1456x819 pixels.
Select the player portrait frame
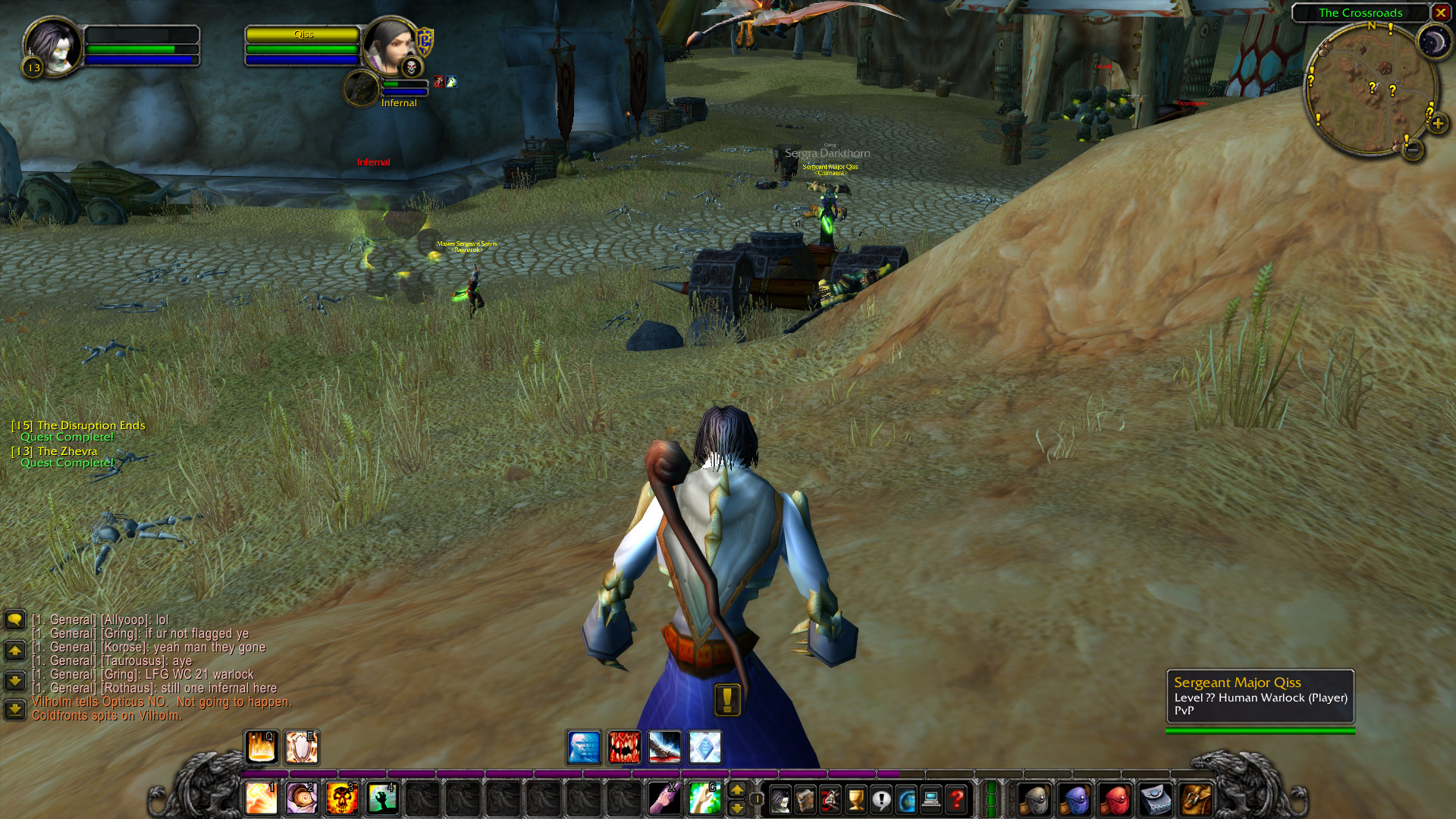52,47
